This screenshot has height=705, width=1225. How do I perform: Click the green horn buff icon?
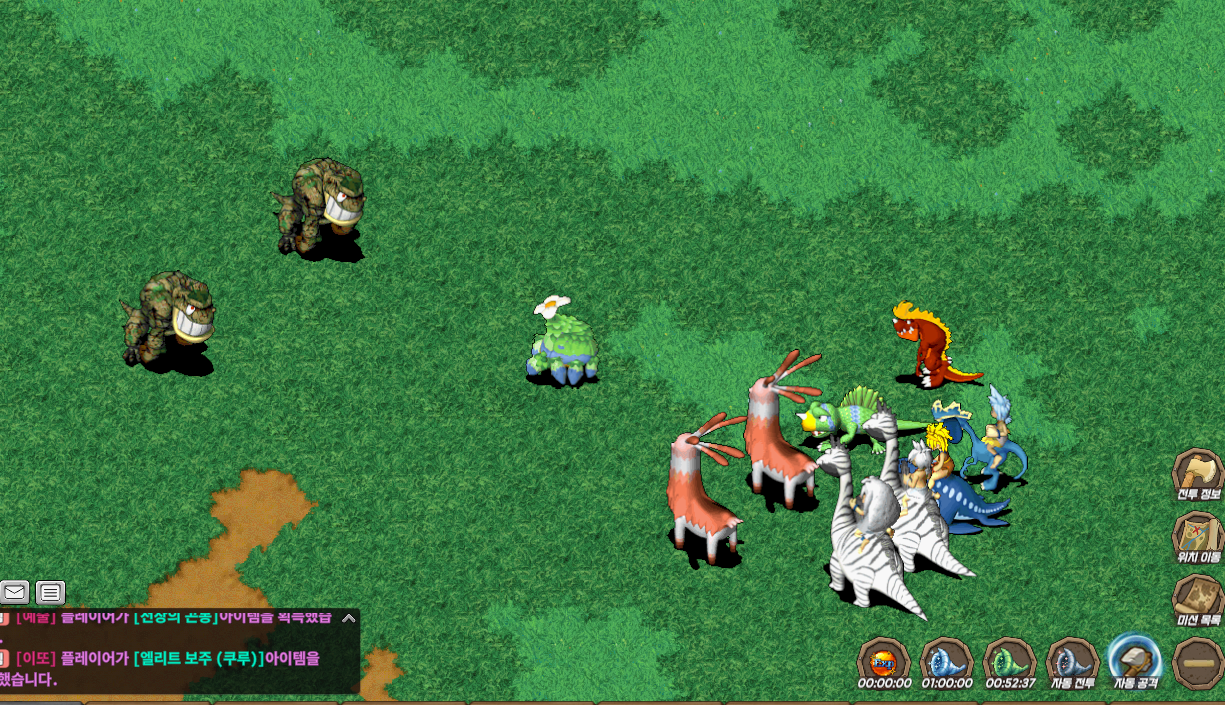(1009, 661)
